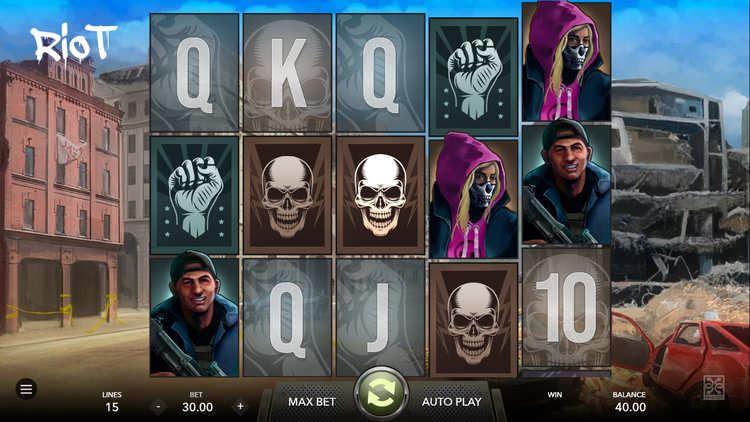
Task: Start AUTO PLAY
Action: click(451, 401)
